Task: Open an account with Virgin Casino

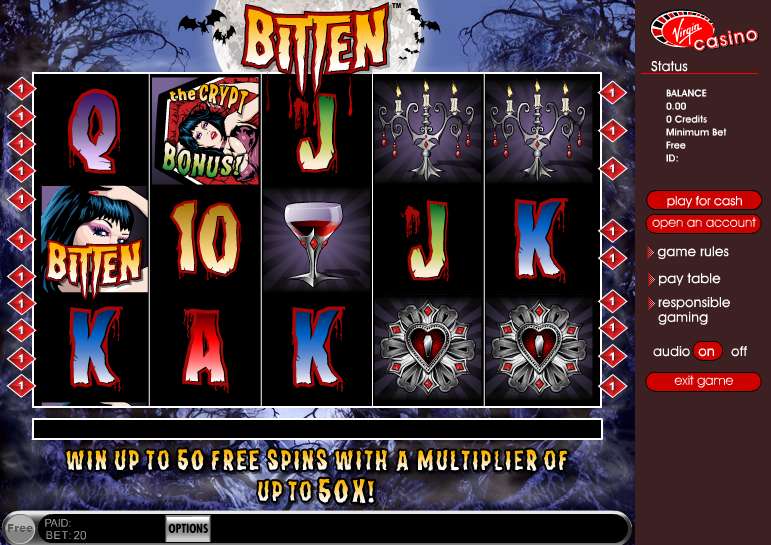Action: click(704, 223)
